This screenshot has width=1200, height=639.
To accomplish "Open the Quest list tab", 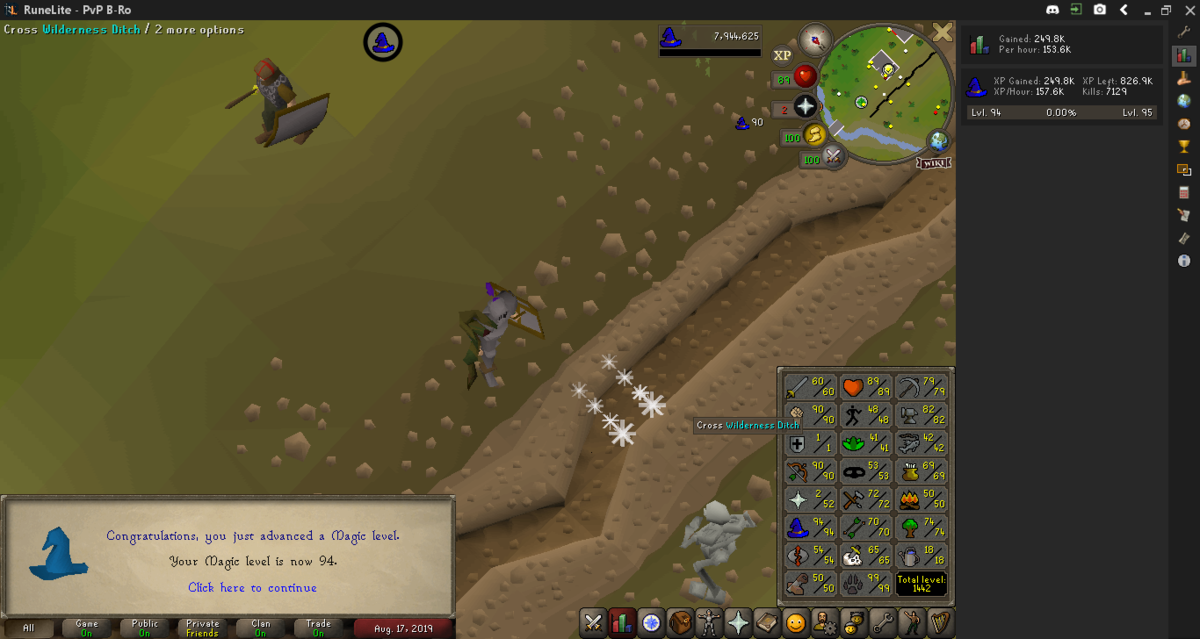I will click(652, 622).
